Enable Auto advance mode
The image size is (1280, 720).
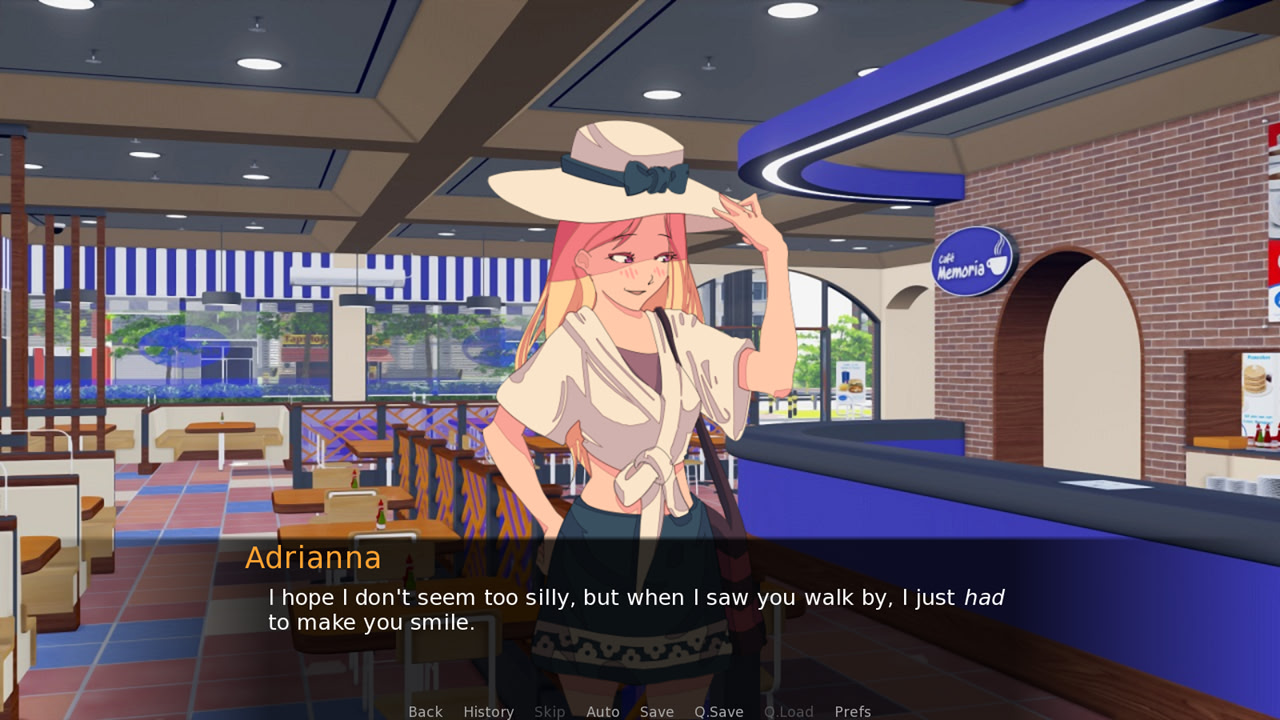click(602, 711)
